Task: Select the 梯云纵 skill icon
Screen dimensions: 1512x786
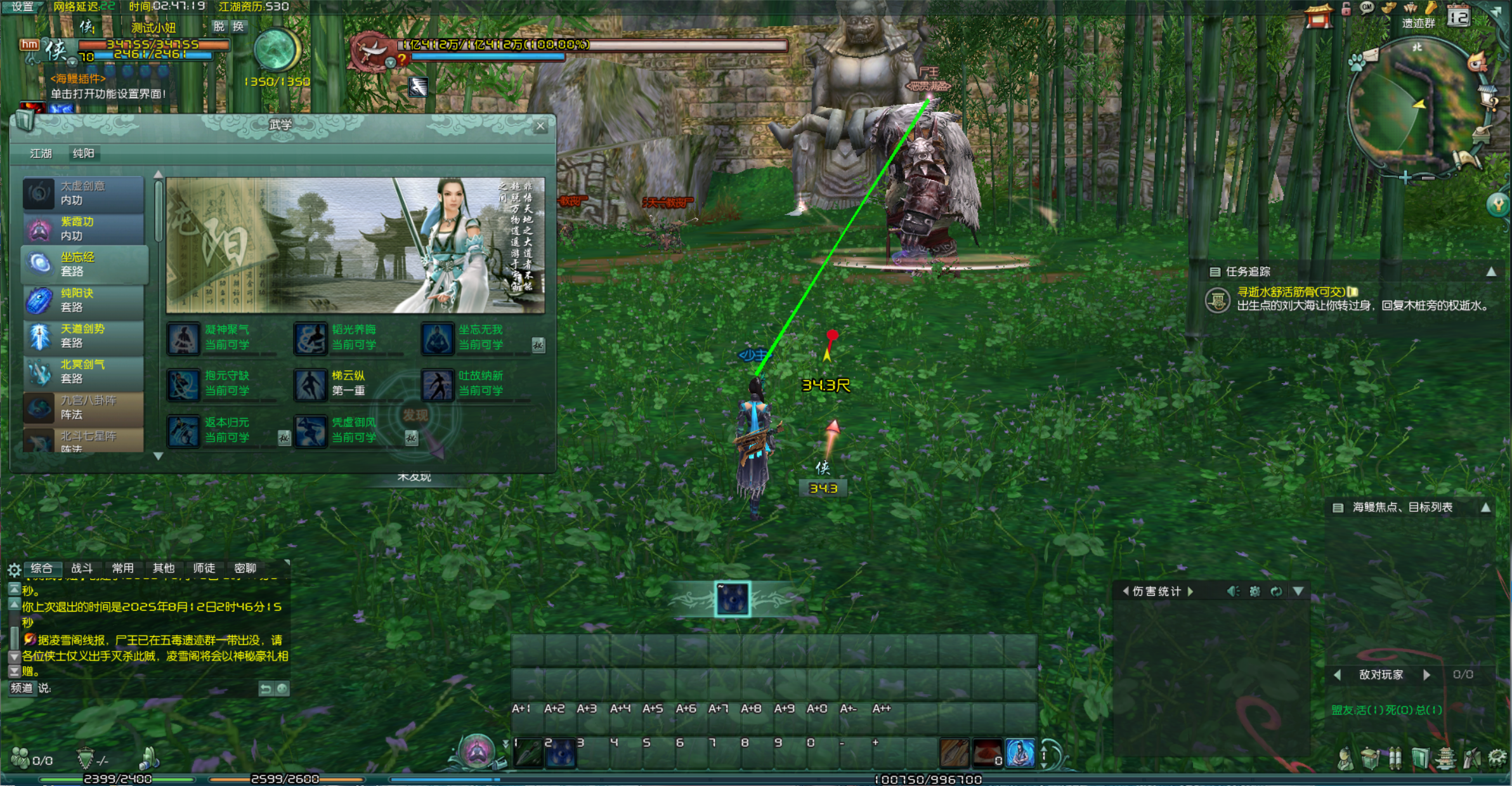Action: (x=311, y=384)
